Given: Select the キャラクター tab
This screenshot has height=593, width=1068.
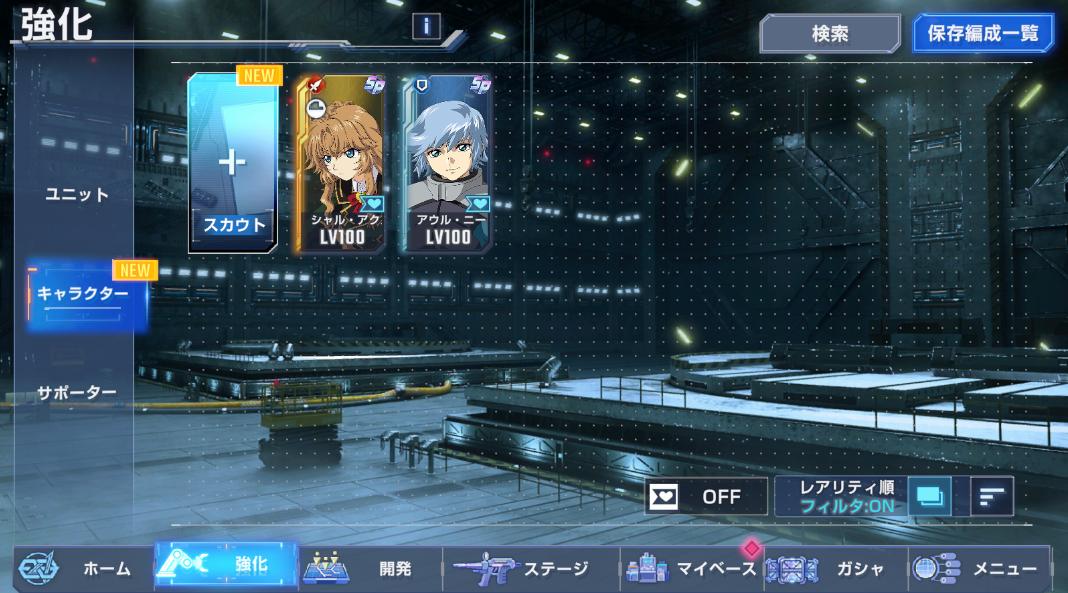Looking at the screenshot, I should coord(84,295).
